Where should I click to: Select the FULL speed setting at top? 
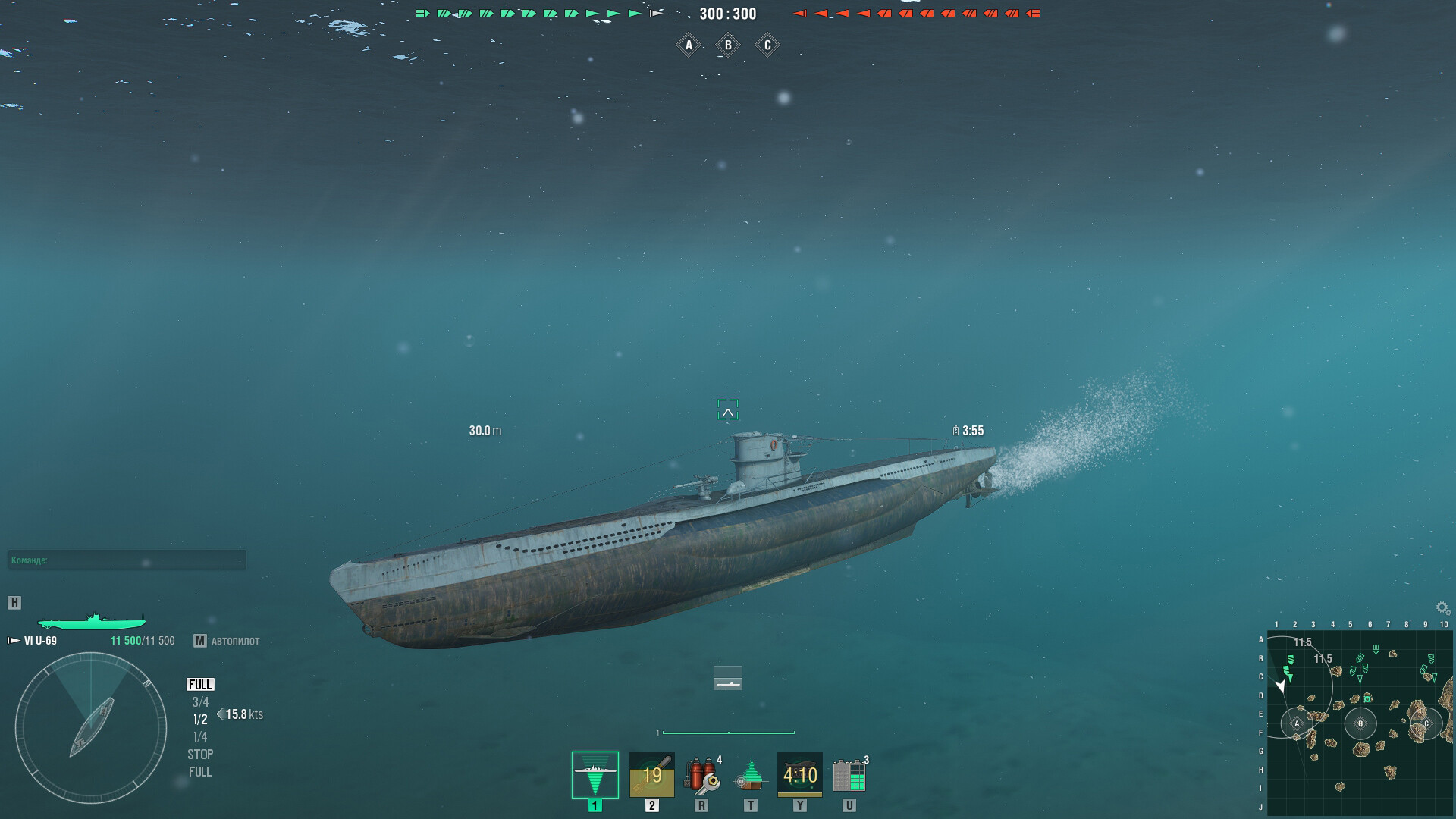[x=199, y=682]
